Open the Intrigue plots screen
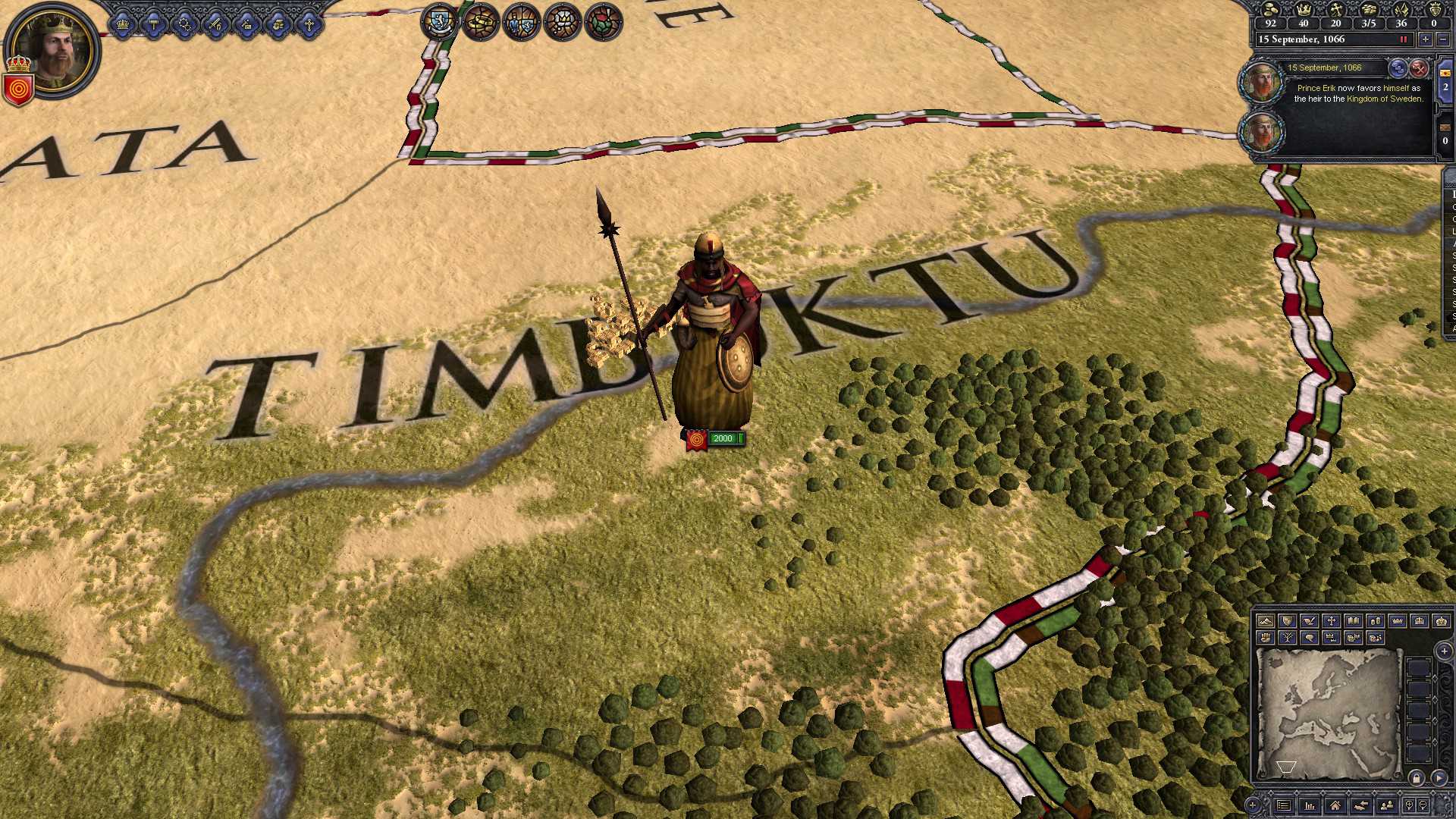Screen dimensions: 1456x819 184,24
